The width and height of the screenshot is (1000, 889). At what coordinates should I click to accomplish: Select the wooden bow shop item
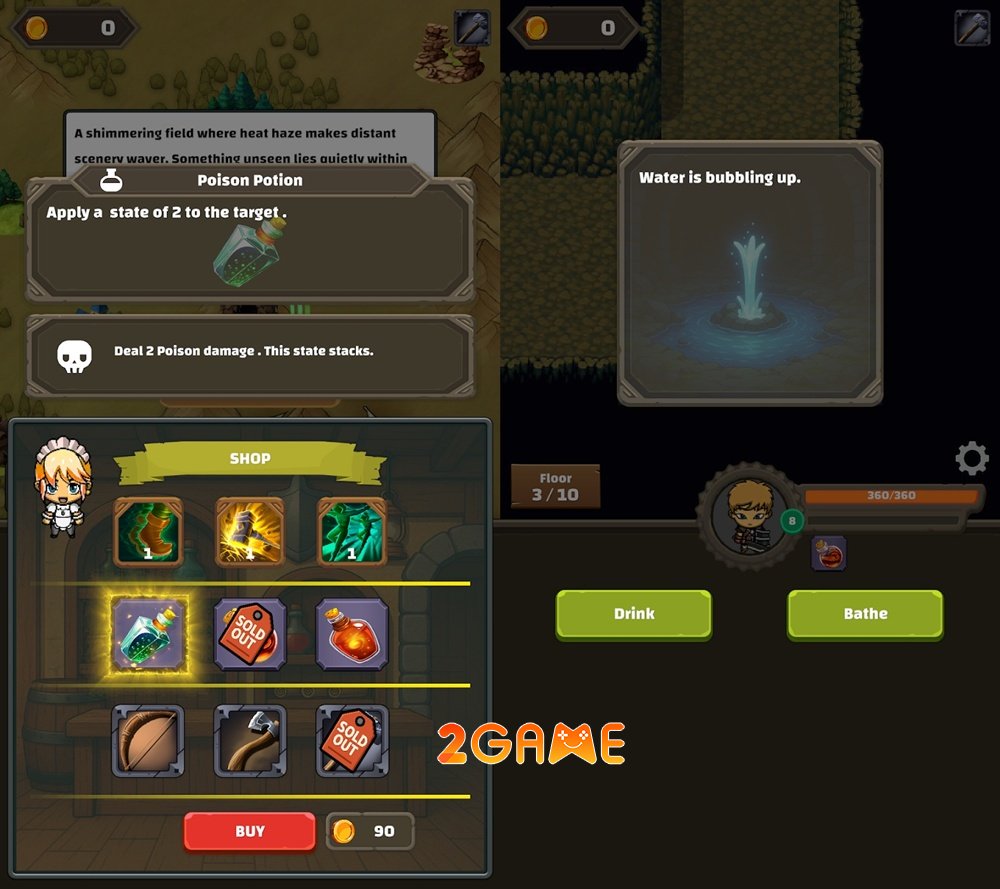(x=148, y=741)
